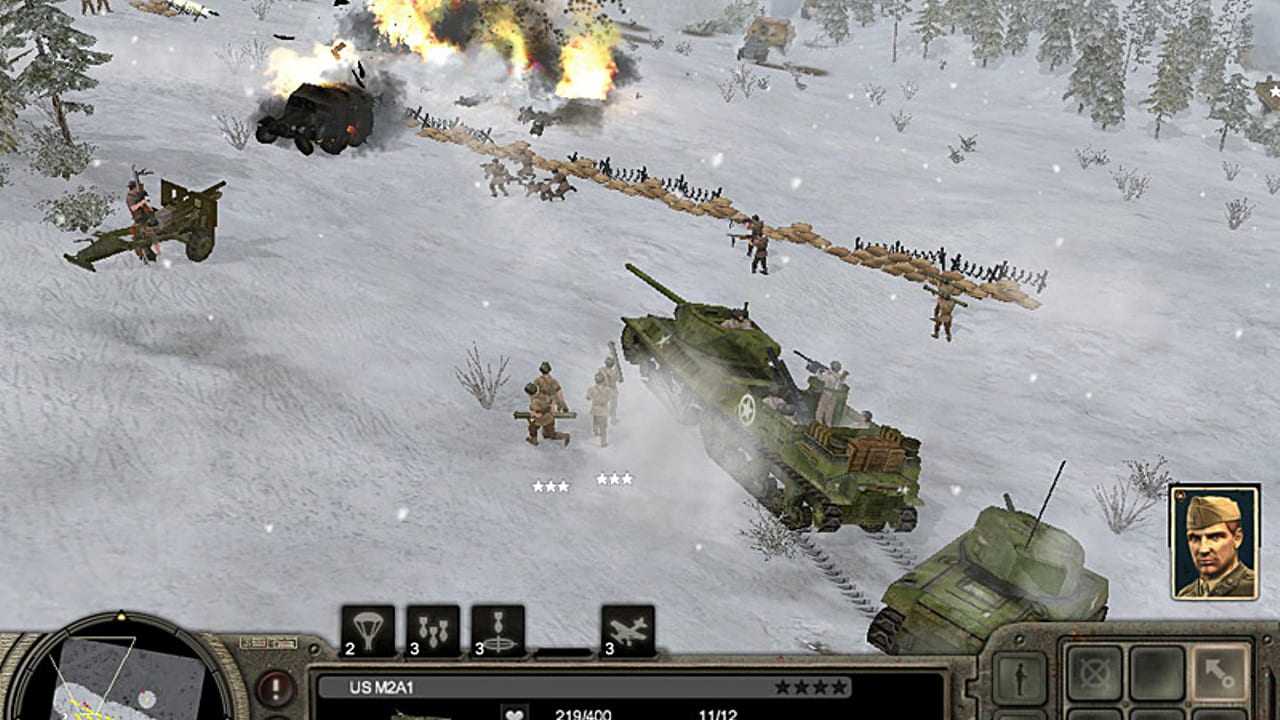
Task: Click the soldier silhouette button
Action: [1019, 678]
